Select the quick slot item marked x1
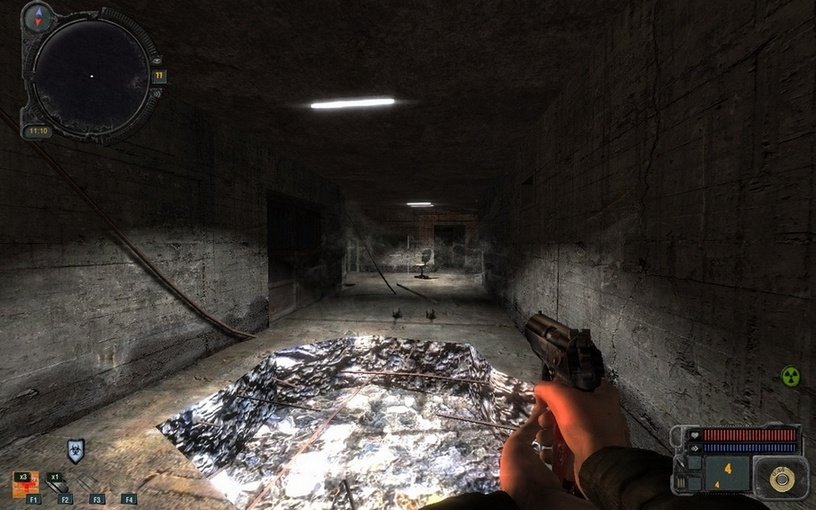Screen dimensions: 816x510 coord(59,483)
